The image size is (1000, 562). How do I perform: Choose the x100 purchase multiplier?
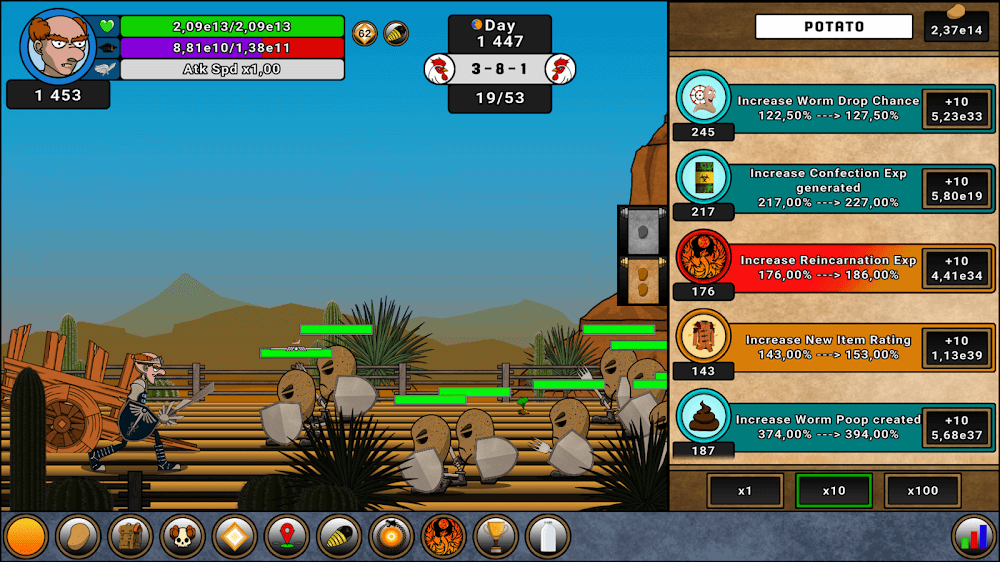922,491
